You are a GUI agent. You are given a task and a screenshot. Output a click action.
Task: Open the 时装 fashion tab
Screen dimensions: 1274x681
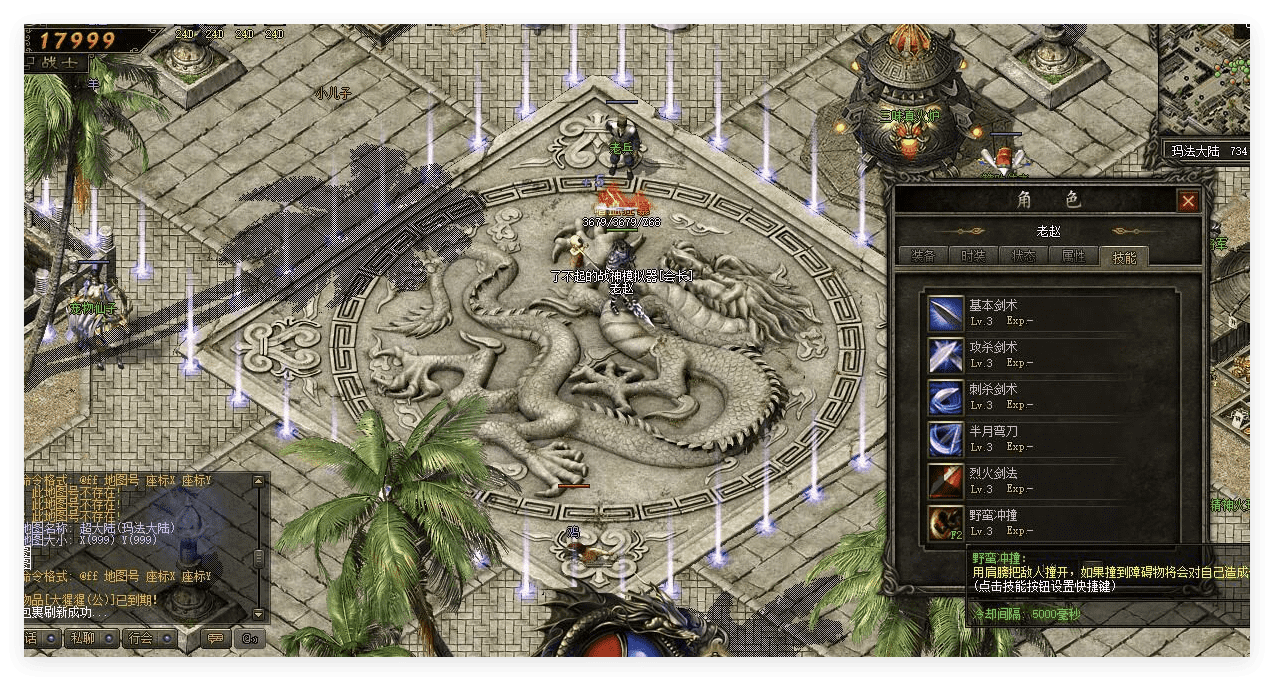coord(972,256)
